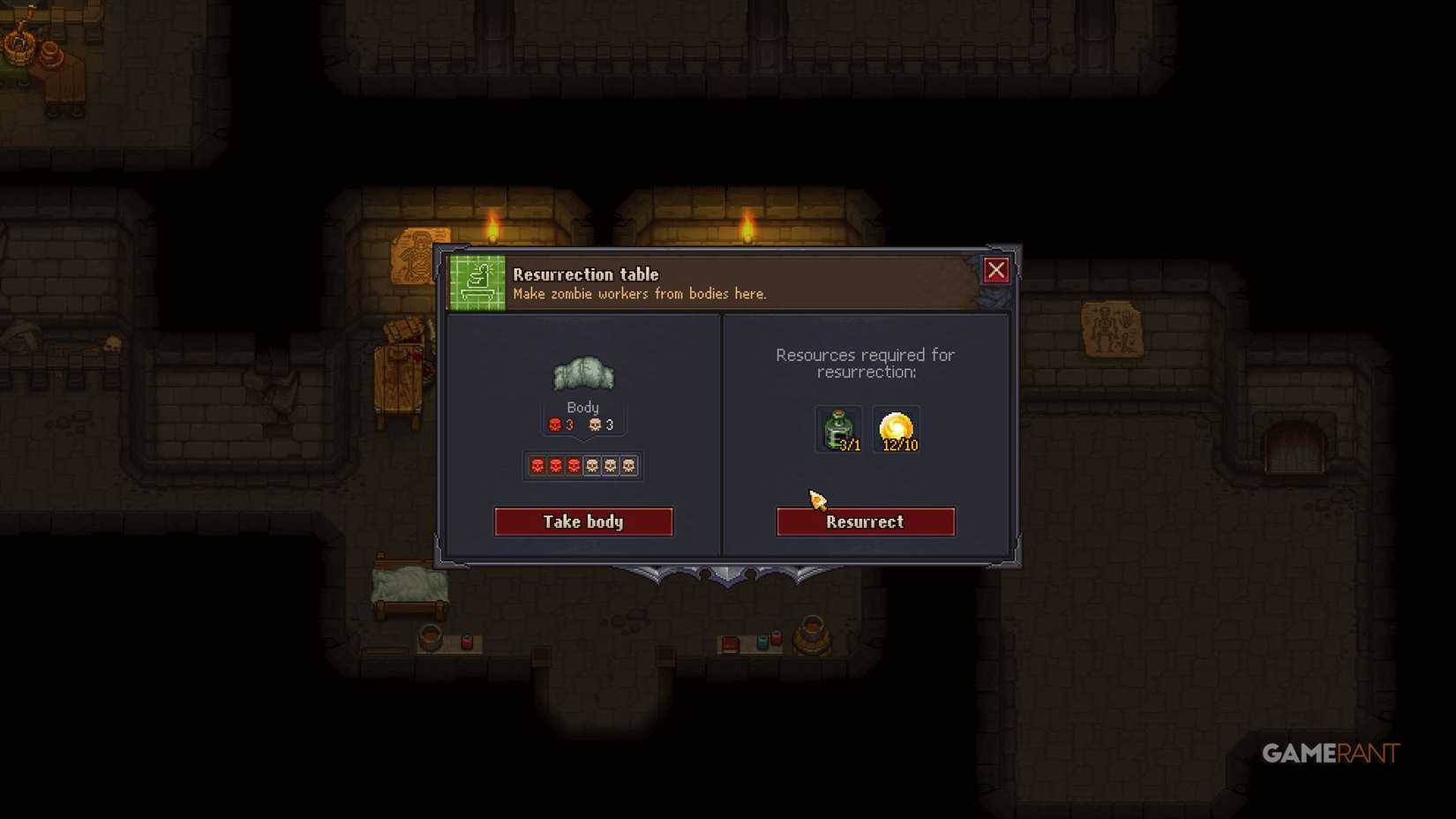Click the Body corpse sprite in the panel
This screenshot has width=1456, height=819.
[582, 372]
